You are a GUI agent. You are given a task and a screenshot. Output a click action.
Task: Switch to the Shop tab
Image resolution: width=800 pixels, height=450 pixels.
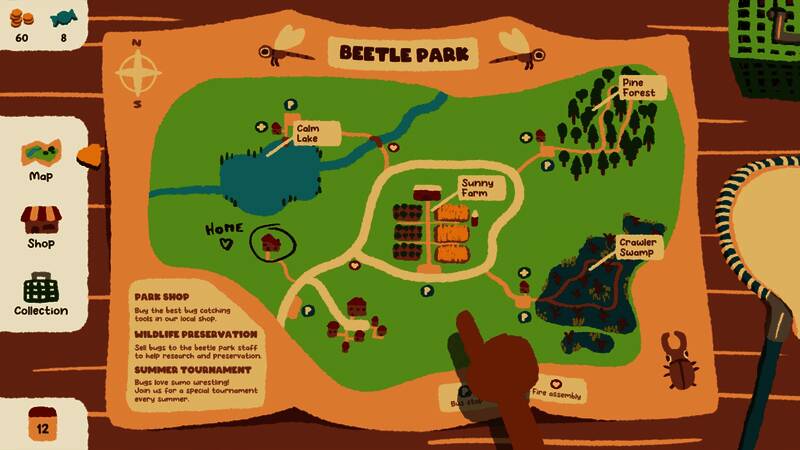pyautogui.click(x=41, y=226)
